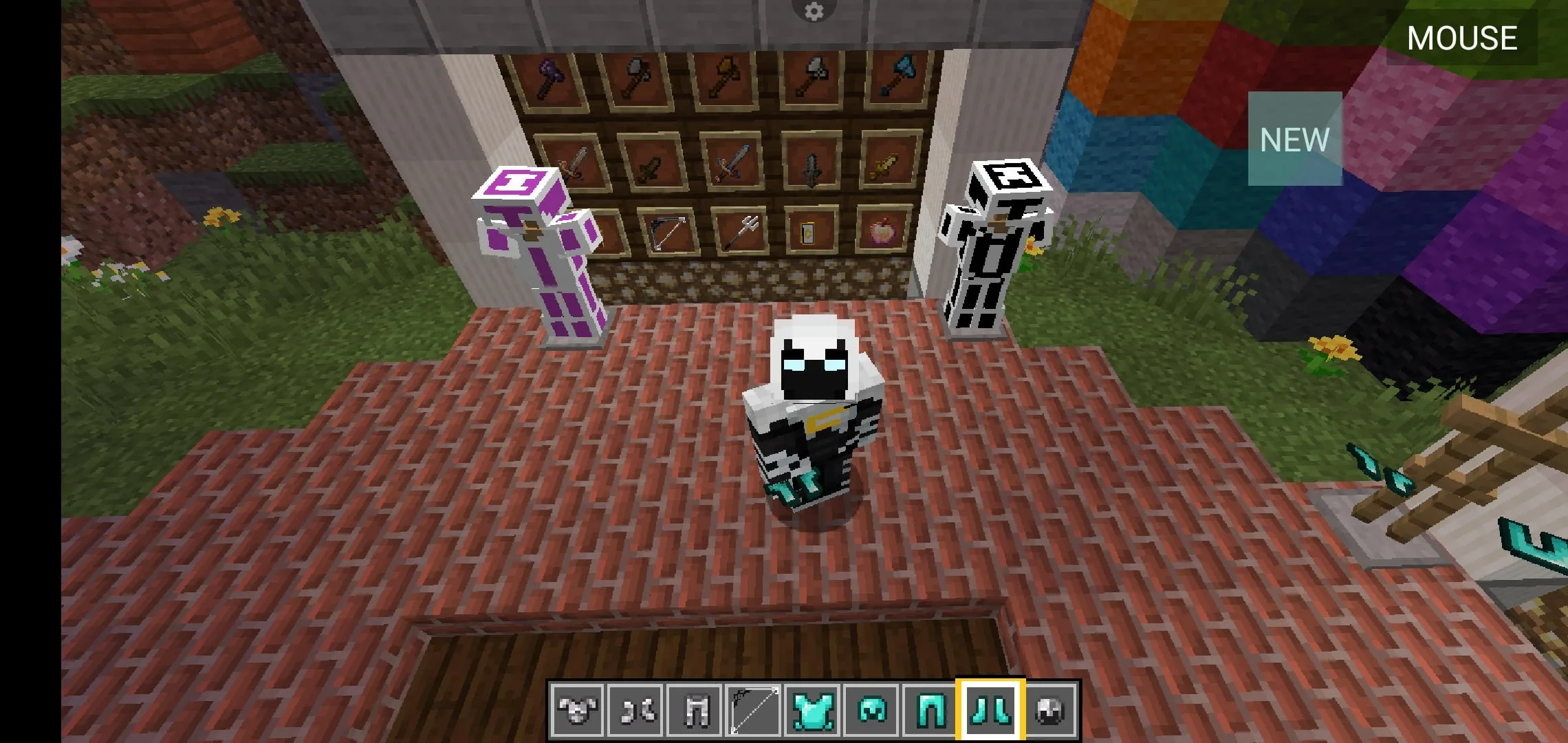The width and height of the screenshot is (1568, 743).
Task: Open the settings gear at top center
Action: pos(814,12)
